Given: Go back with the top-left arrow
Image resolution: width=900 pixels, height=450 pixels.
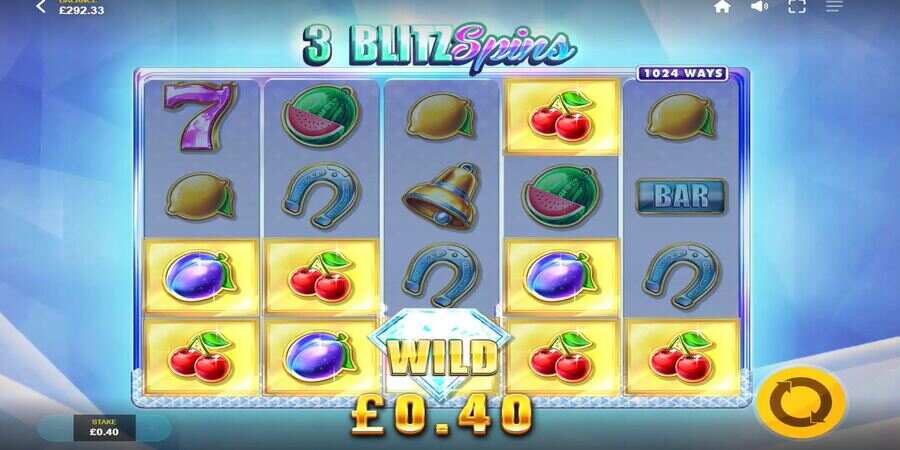Looking at the screenshot, I should click(x=41, y=7).
